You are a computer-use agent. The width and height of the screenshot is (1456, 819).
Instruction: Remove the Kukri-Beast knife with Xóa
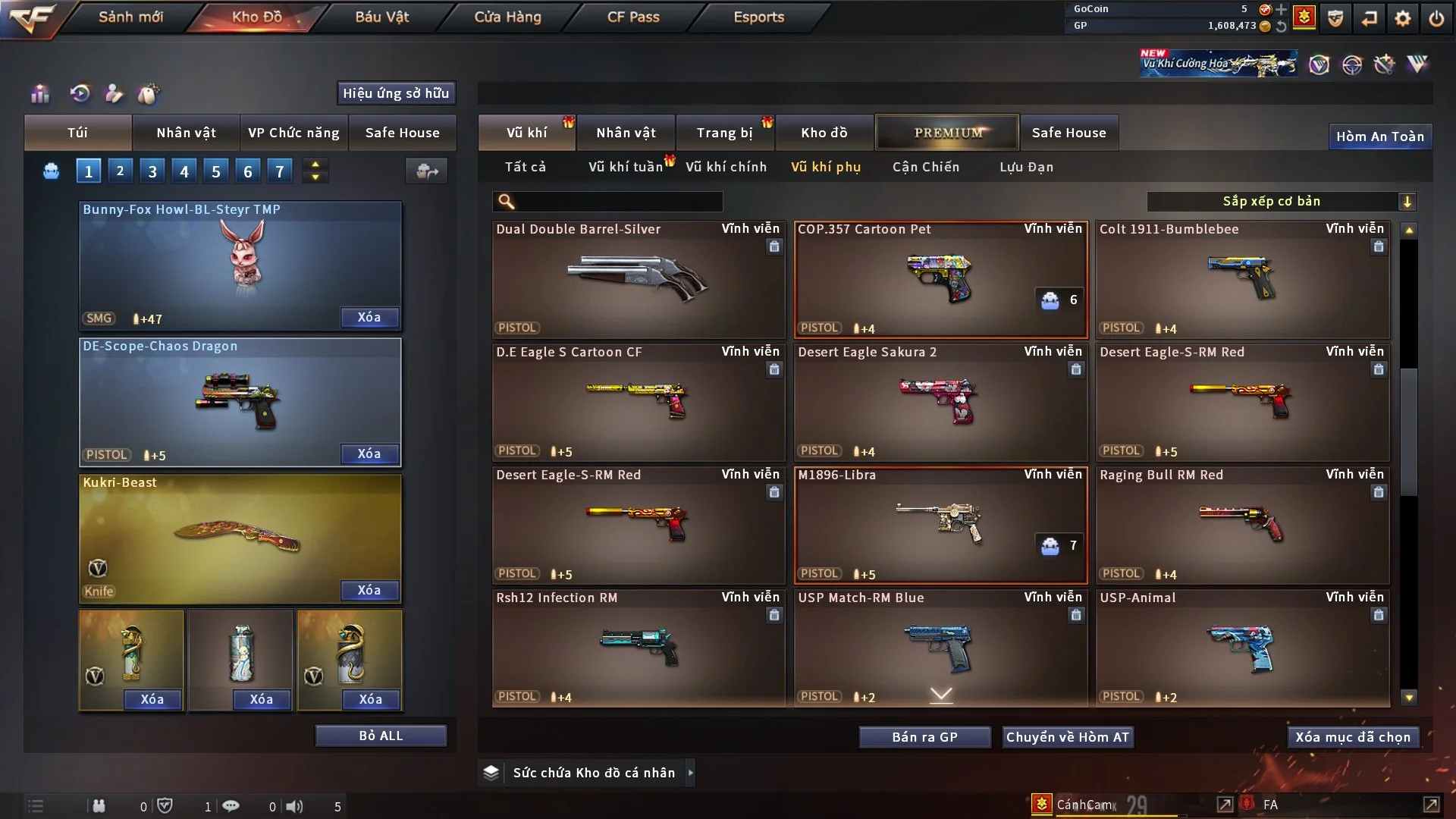pos(369,590)
